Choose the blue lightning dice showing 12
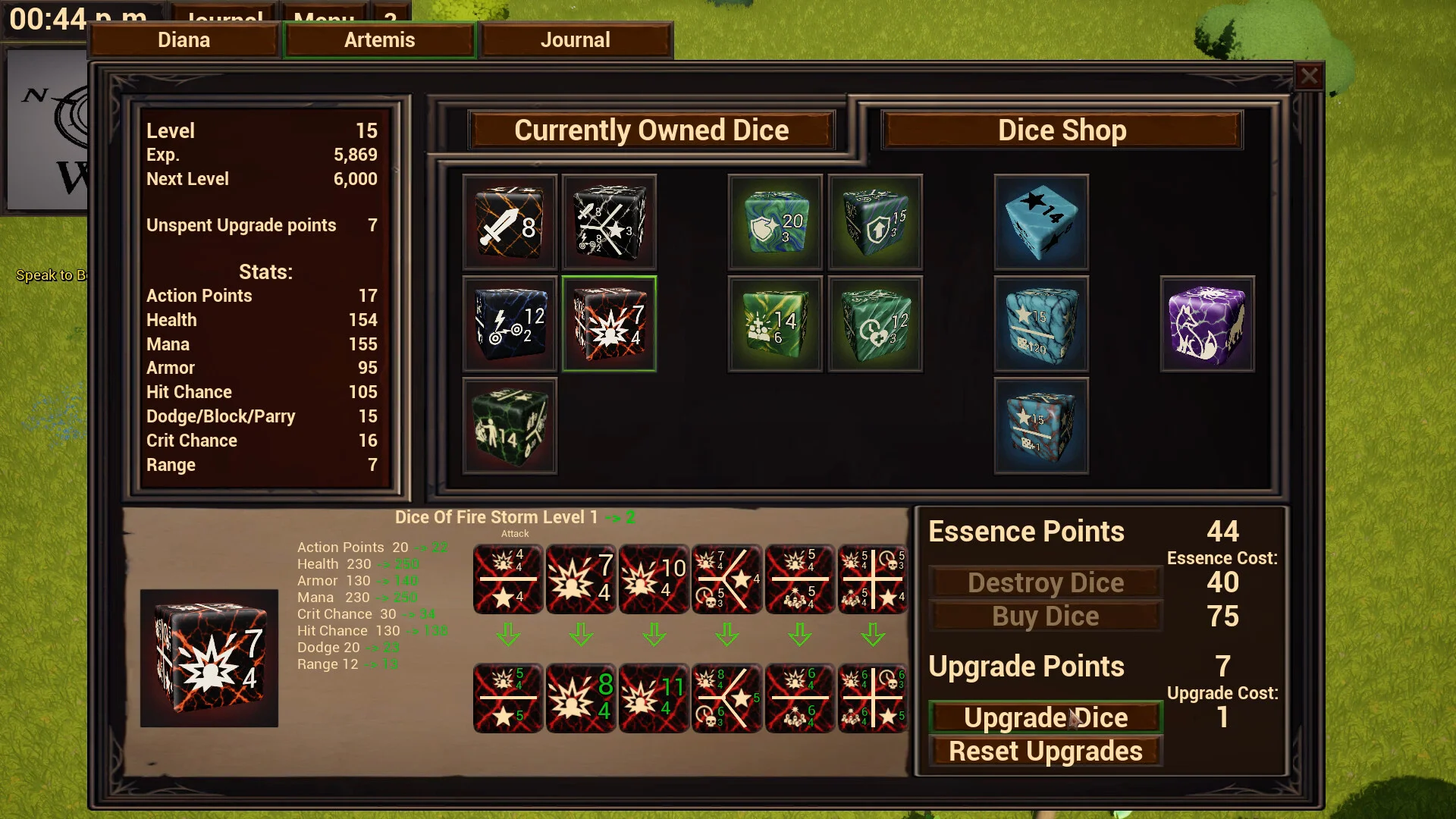1456x819 pixels. [510, 325]
